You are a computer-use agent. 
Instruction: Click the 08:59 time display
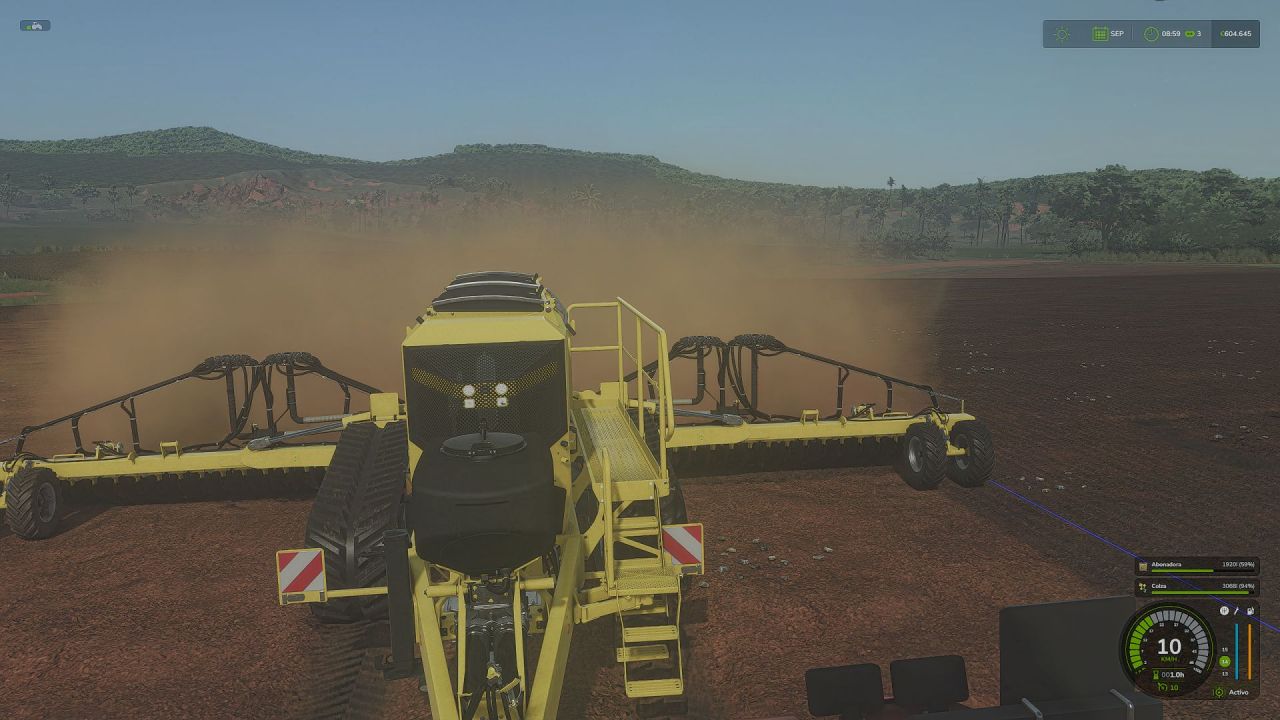point(1173,33)
